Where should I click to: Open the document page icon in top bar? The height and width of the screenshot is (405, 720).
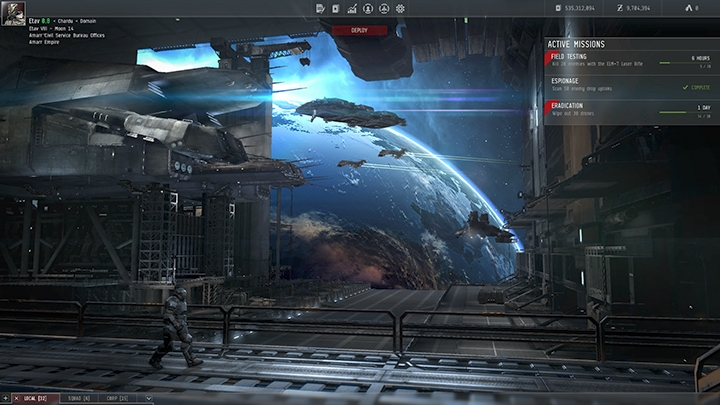[336, 8]
